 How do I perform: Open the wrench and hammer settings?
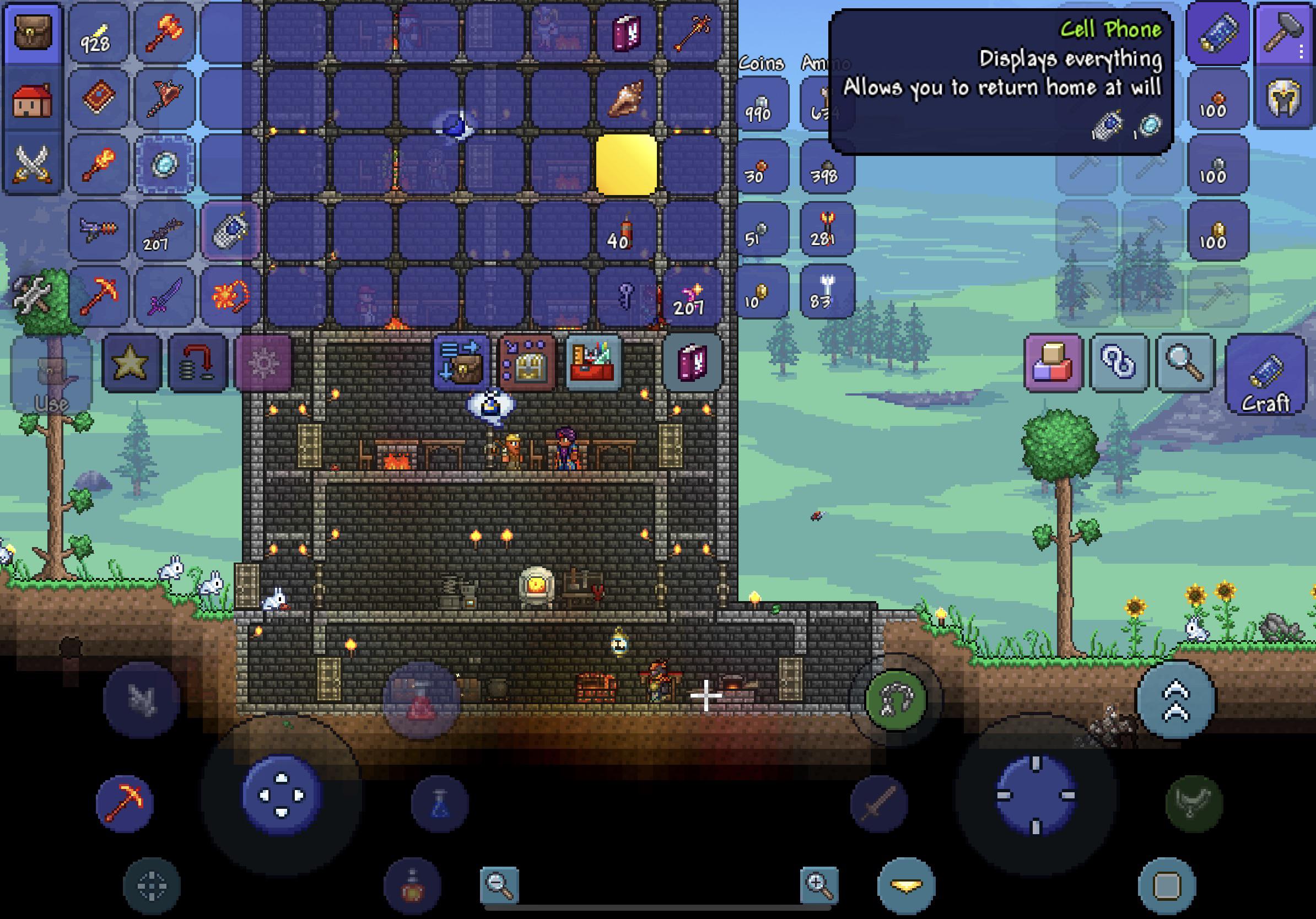(x=33, y=295)
